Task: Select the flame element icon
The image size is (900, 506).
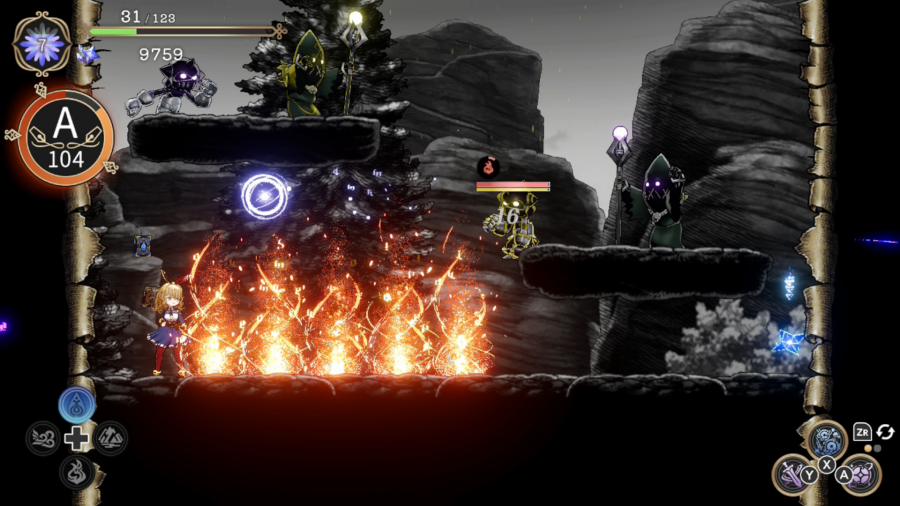Action: tap(77, 470)
